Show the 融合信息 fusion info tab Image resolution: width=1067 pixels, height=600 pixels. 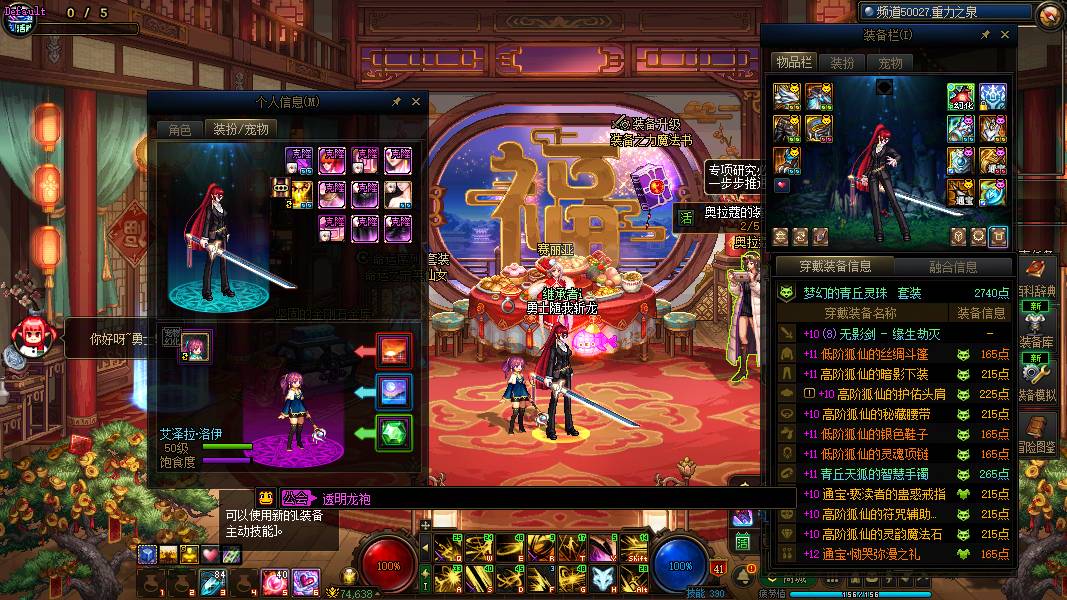[x=952, y=267]
